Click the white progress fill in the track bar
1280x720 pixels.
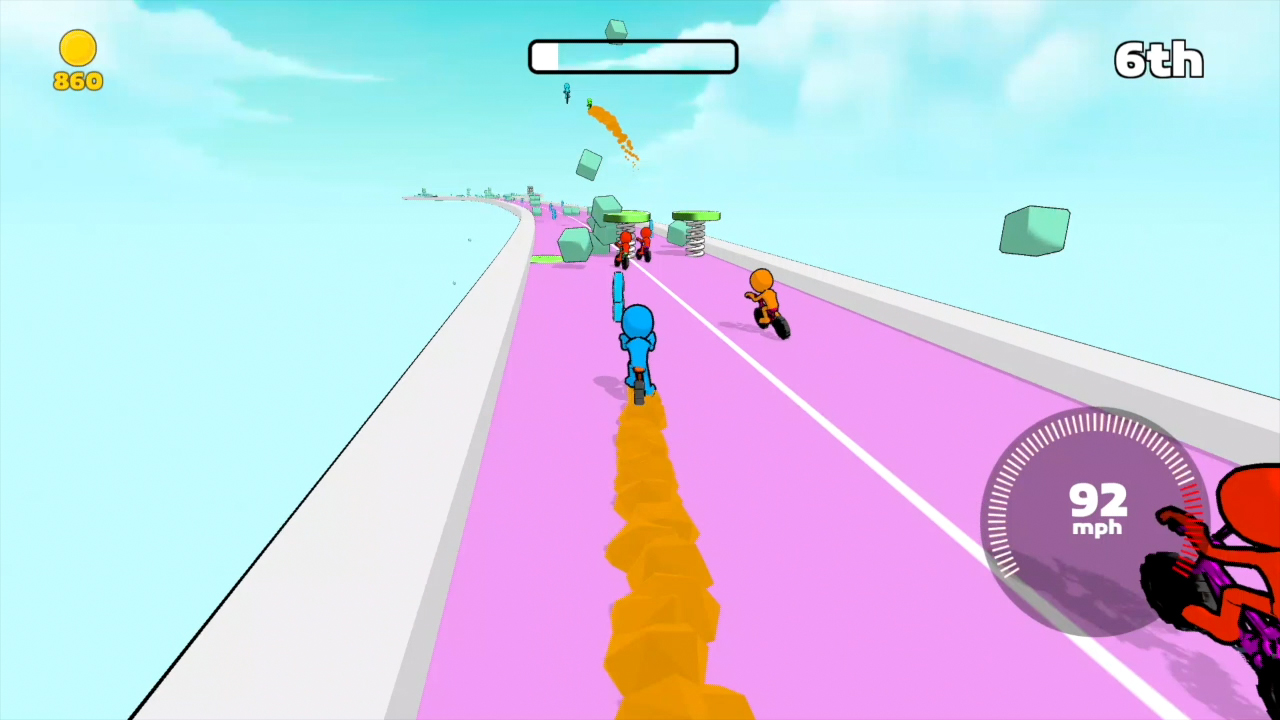(543, 56)
